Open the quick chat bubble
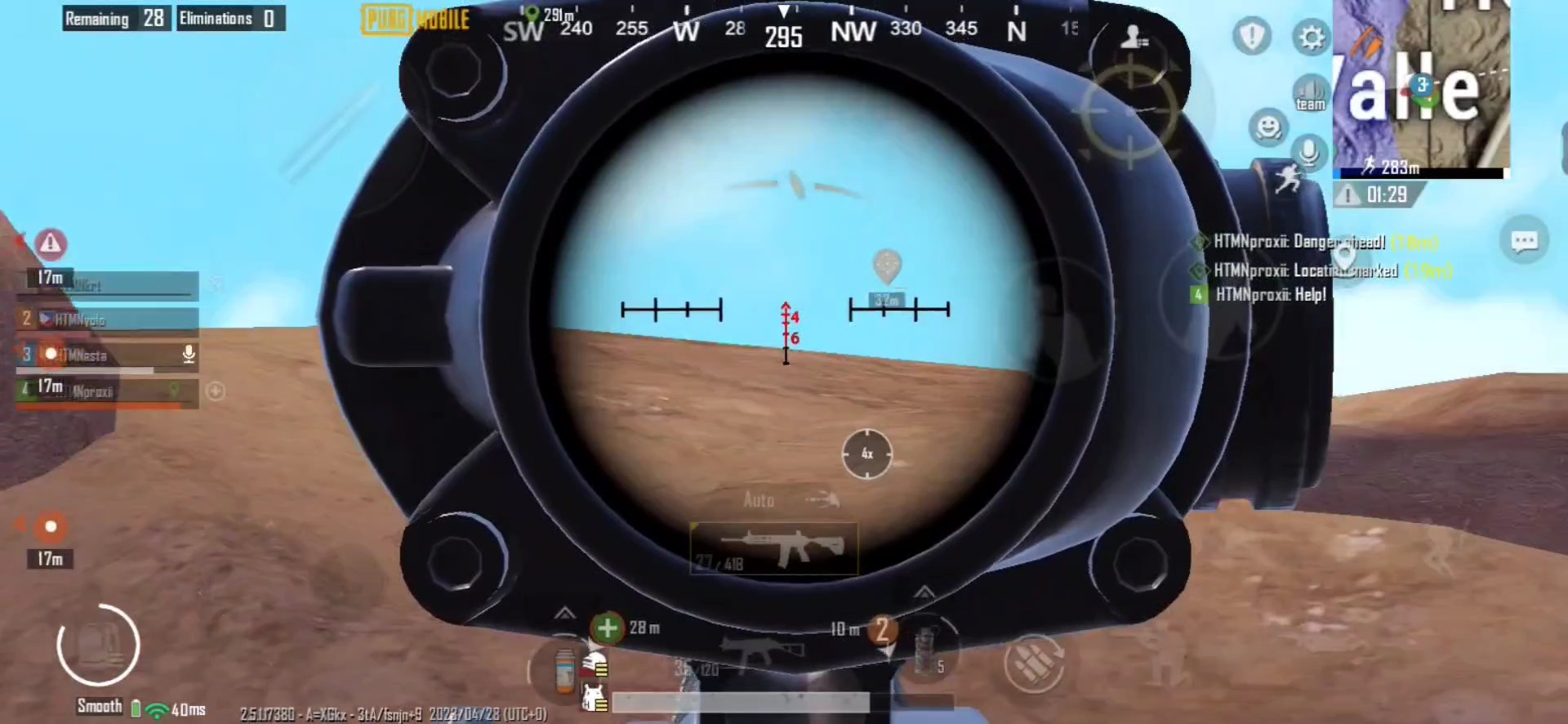Image resolution: width=1568 pixels, height=724 pixels. click(1524, 240)
